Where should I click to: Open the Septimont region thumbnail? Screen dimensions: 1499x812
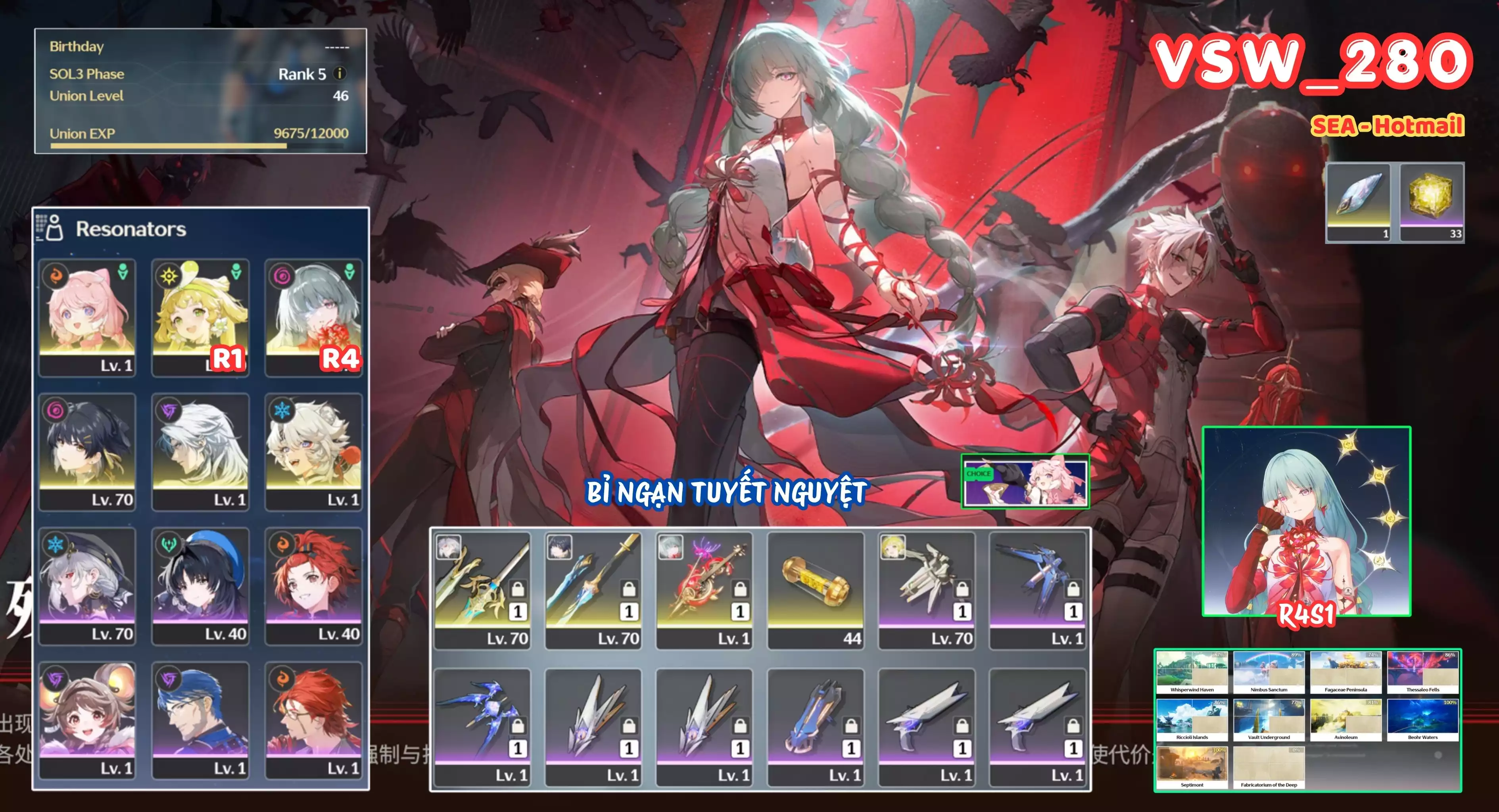[1192, 768]
